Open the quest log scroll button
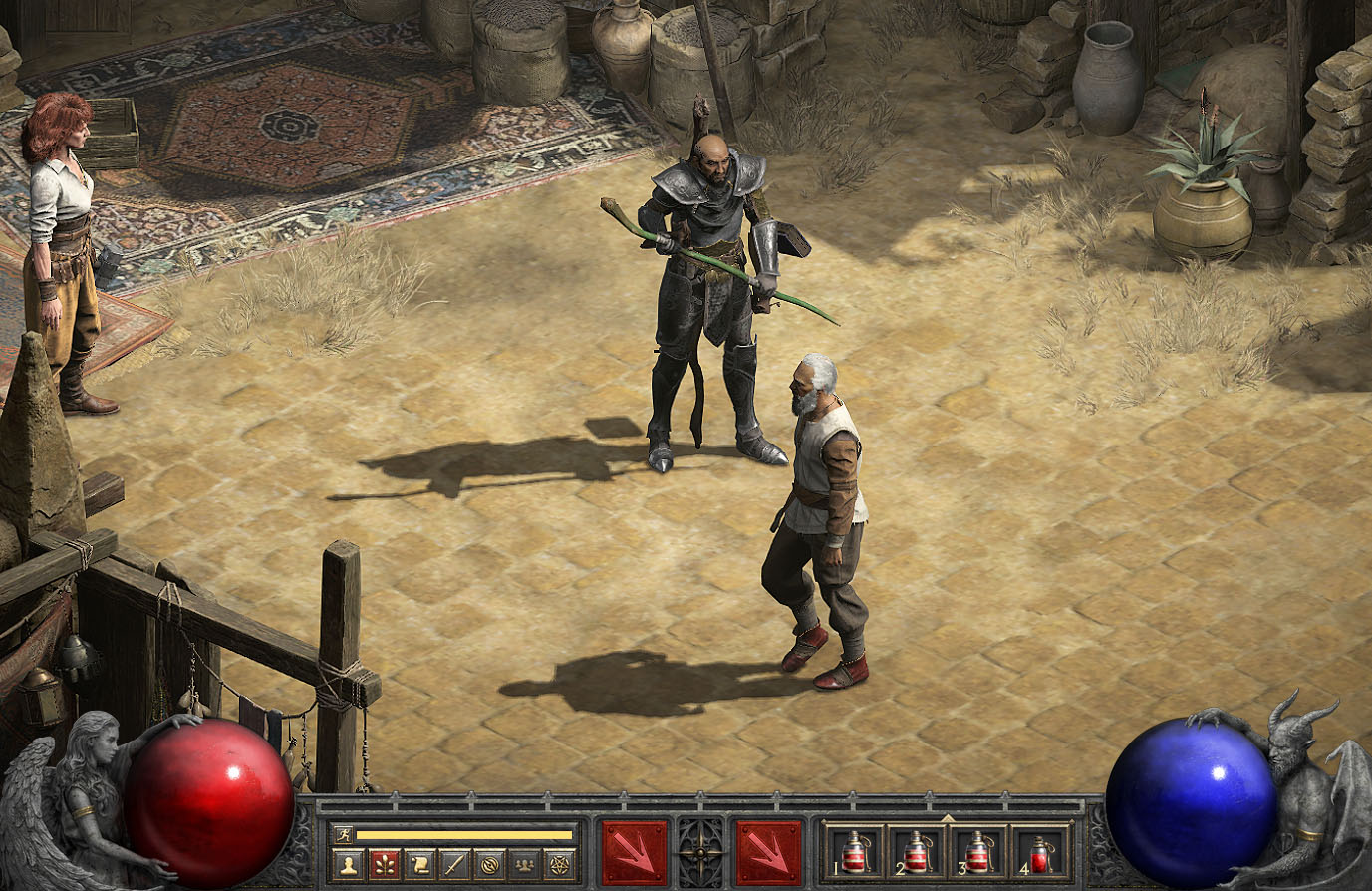 (418, 864)
